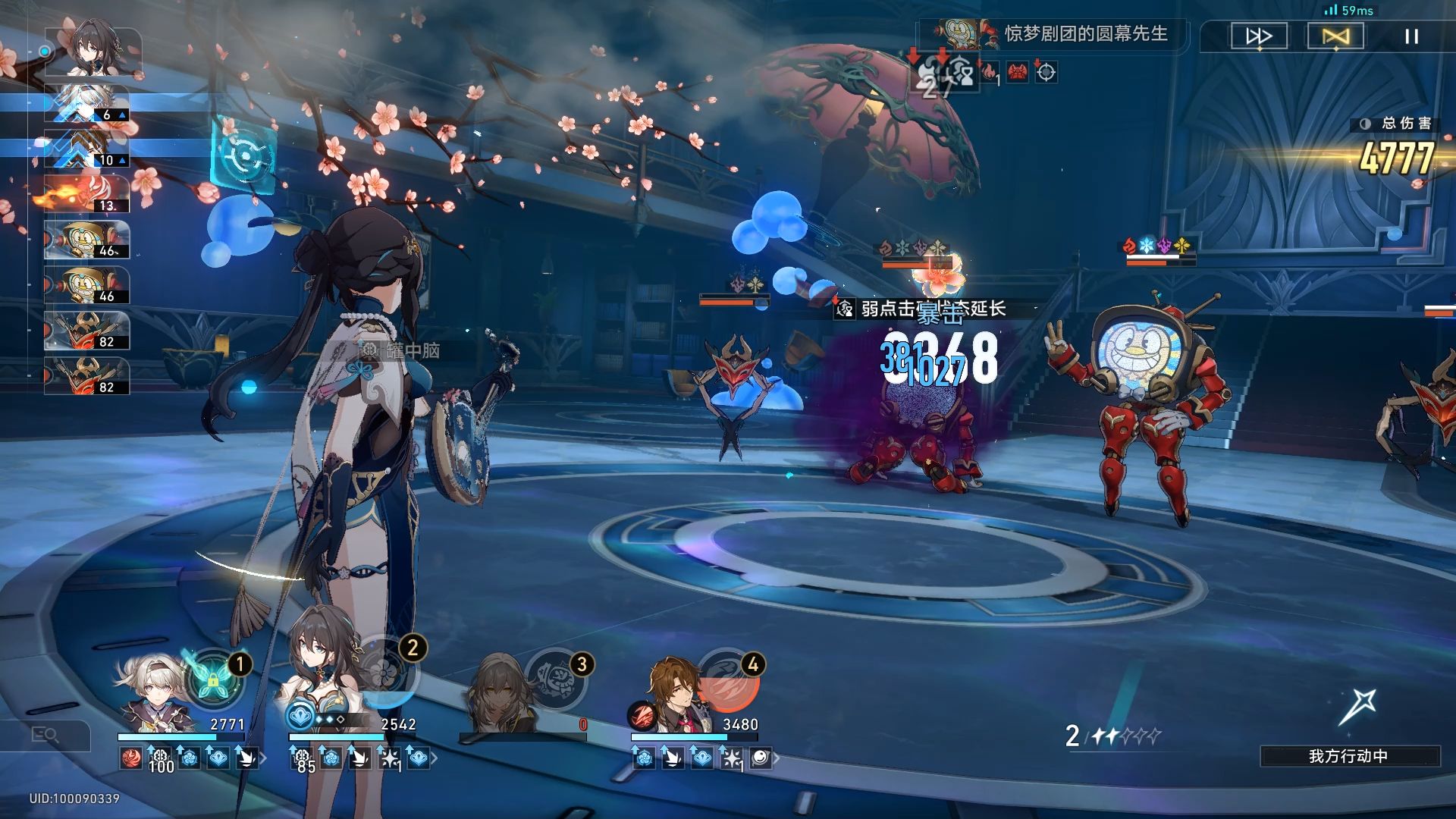Image resolution: width=1456 pixels, height=819 pixels.
Task: Expand Gallagher's buff icon list arrow
Action: (x=776, y=758)
